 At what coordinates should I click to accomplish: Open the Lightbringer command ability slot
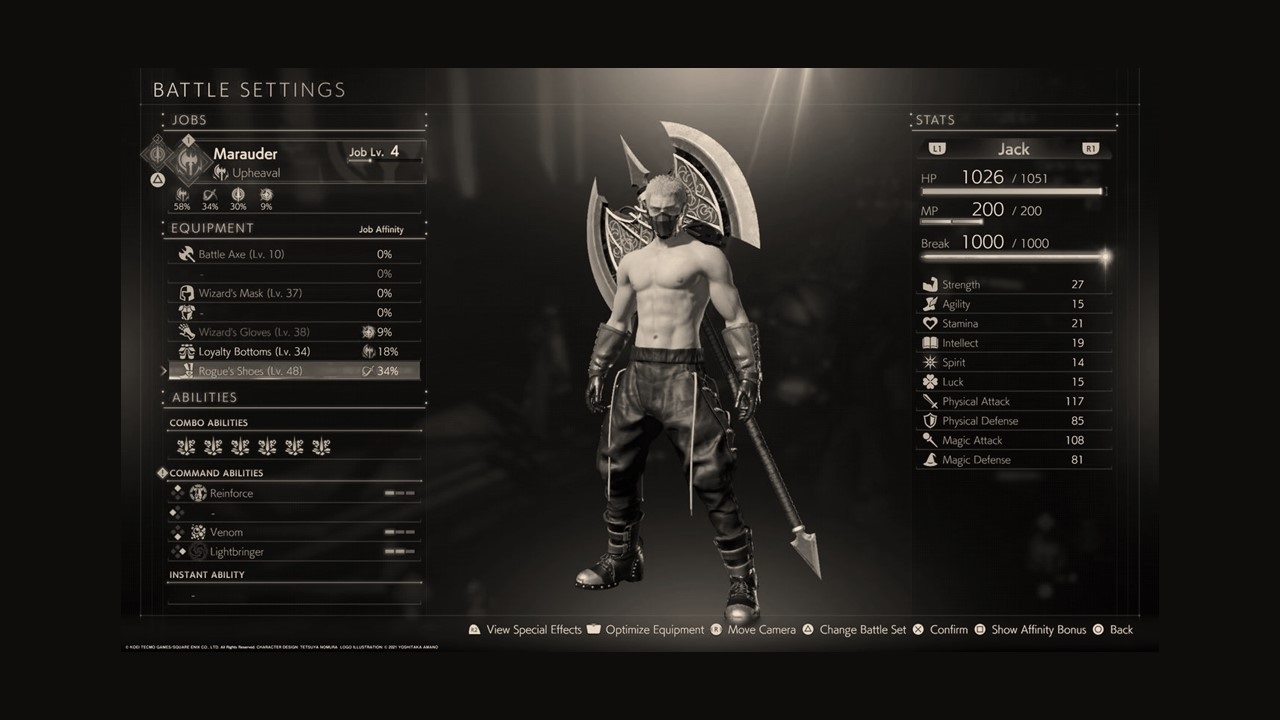(x=237, y=552)
